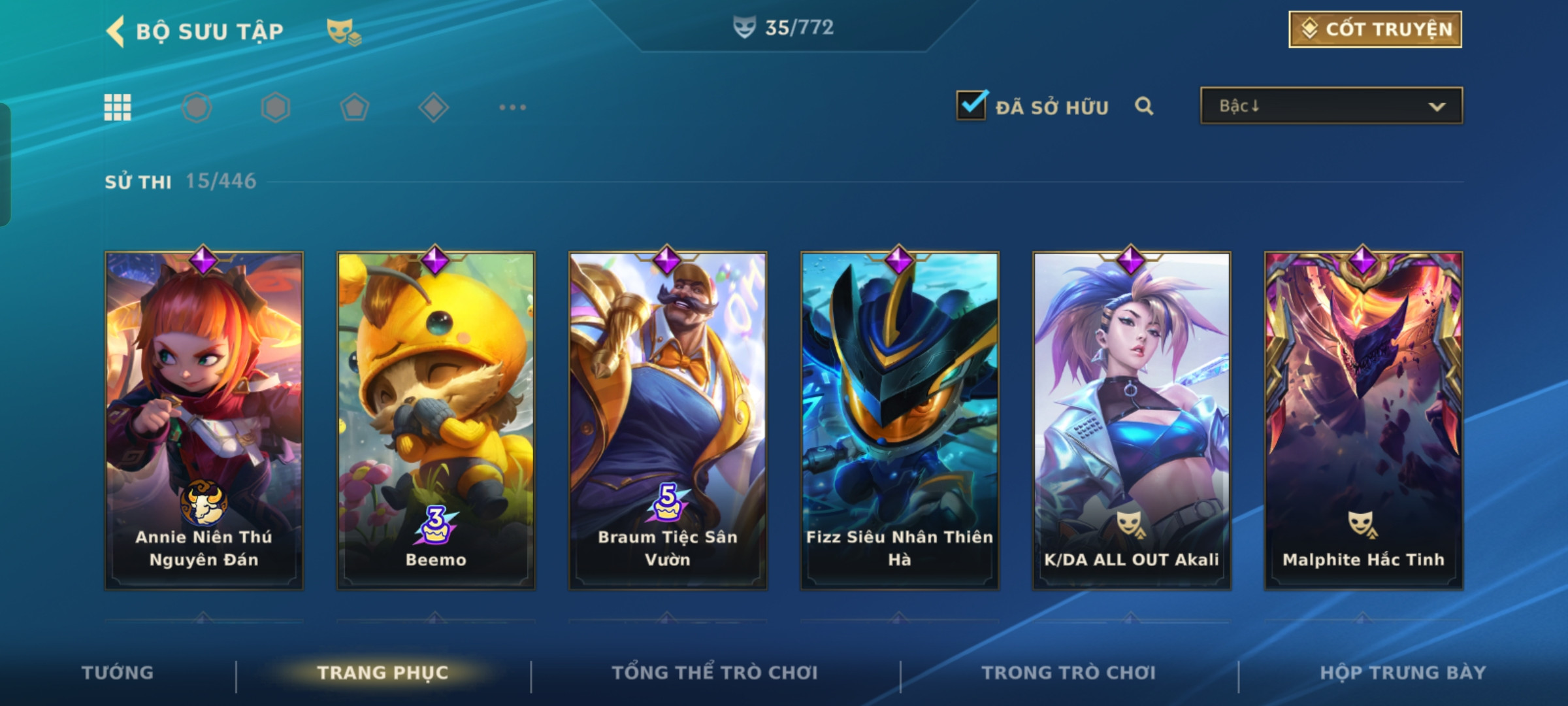1568x706 pixels.
Task: Select Annie Niên Thú Nguyên Đán skin
Action: (x=204, y=420)
